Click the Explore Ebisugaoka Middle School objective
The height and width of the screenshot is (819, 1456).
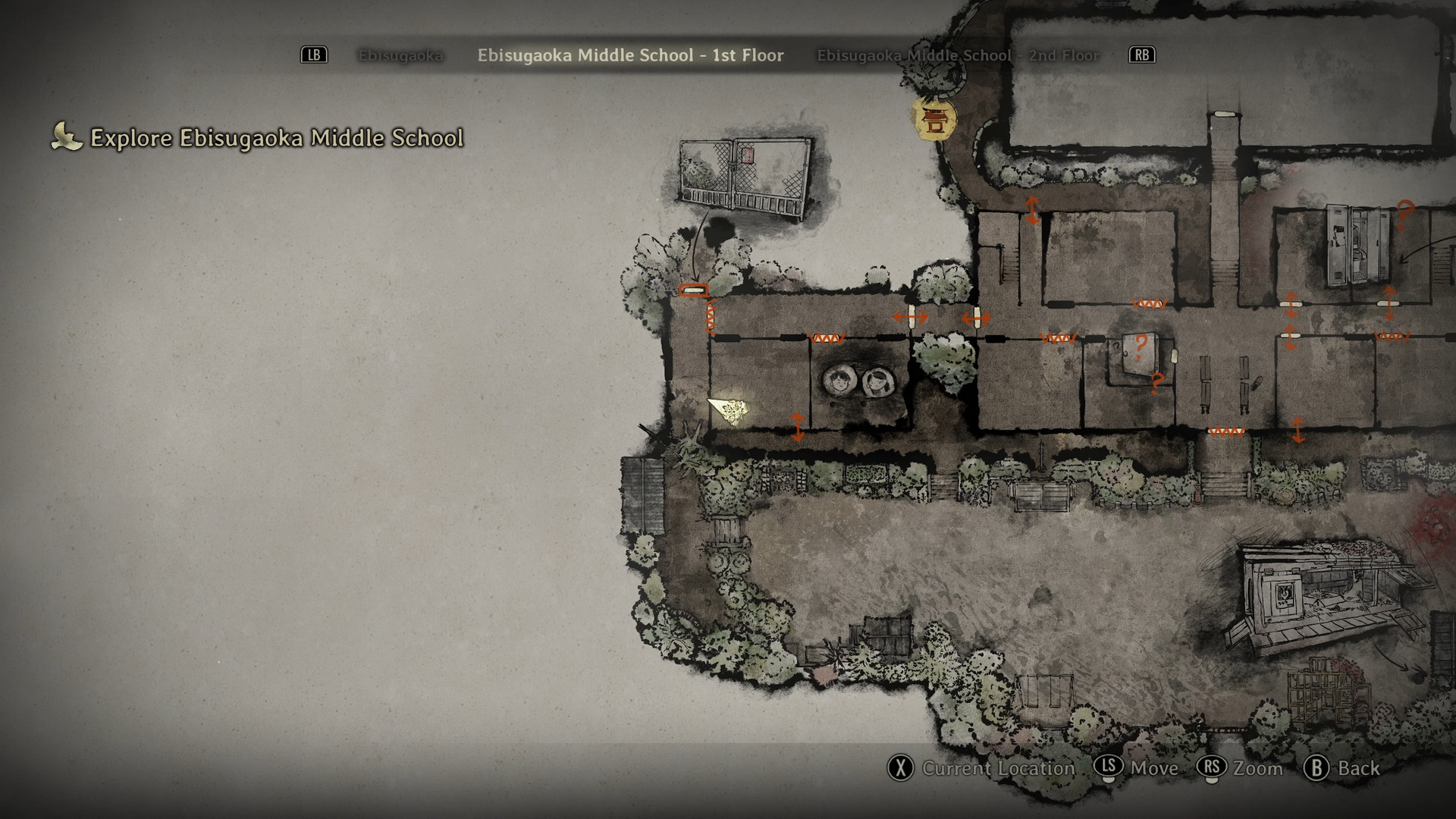[x=276, y=138]
